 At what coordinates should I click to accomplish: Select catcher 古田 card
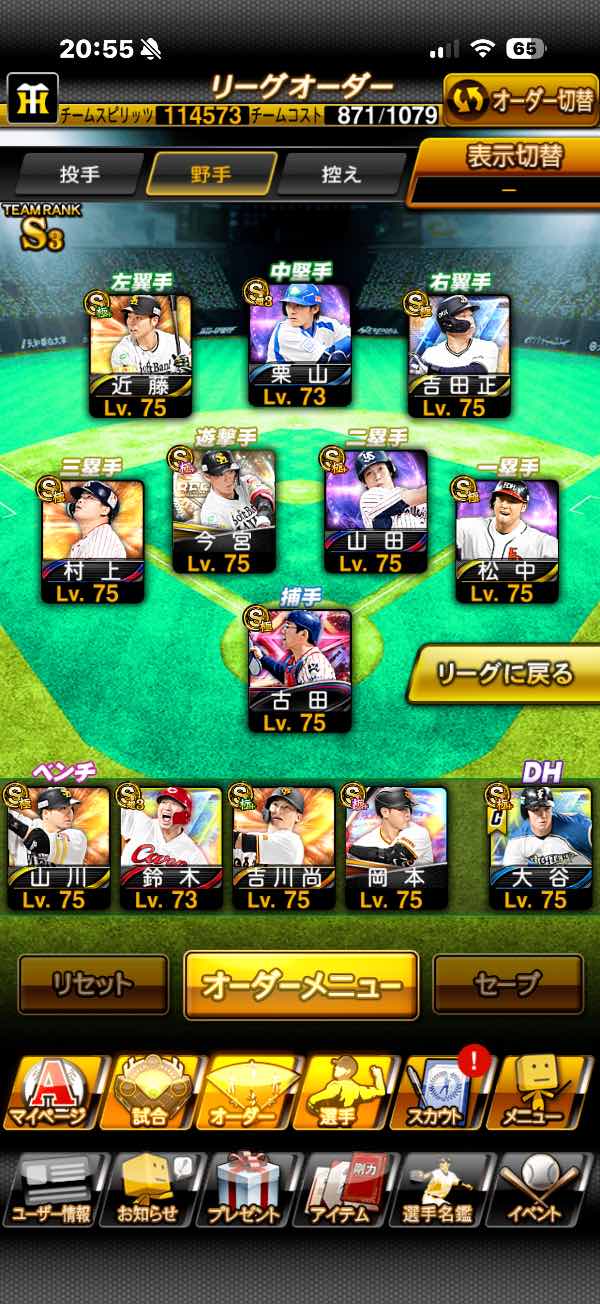tap(300, 671)
